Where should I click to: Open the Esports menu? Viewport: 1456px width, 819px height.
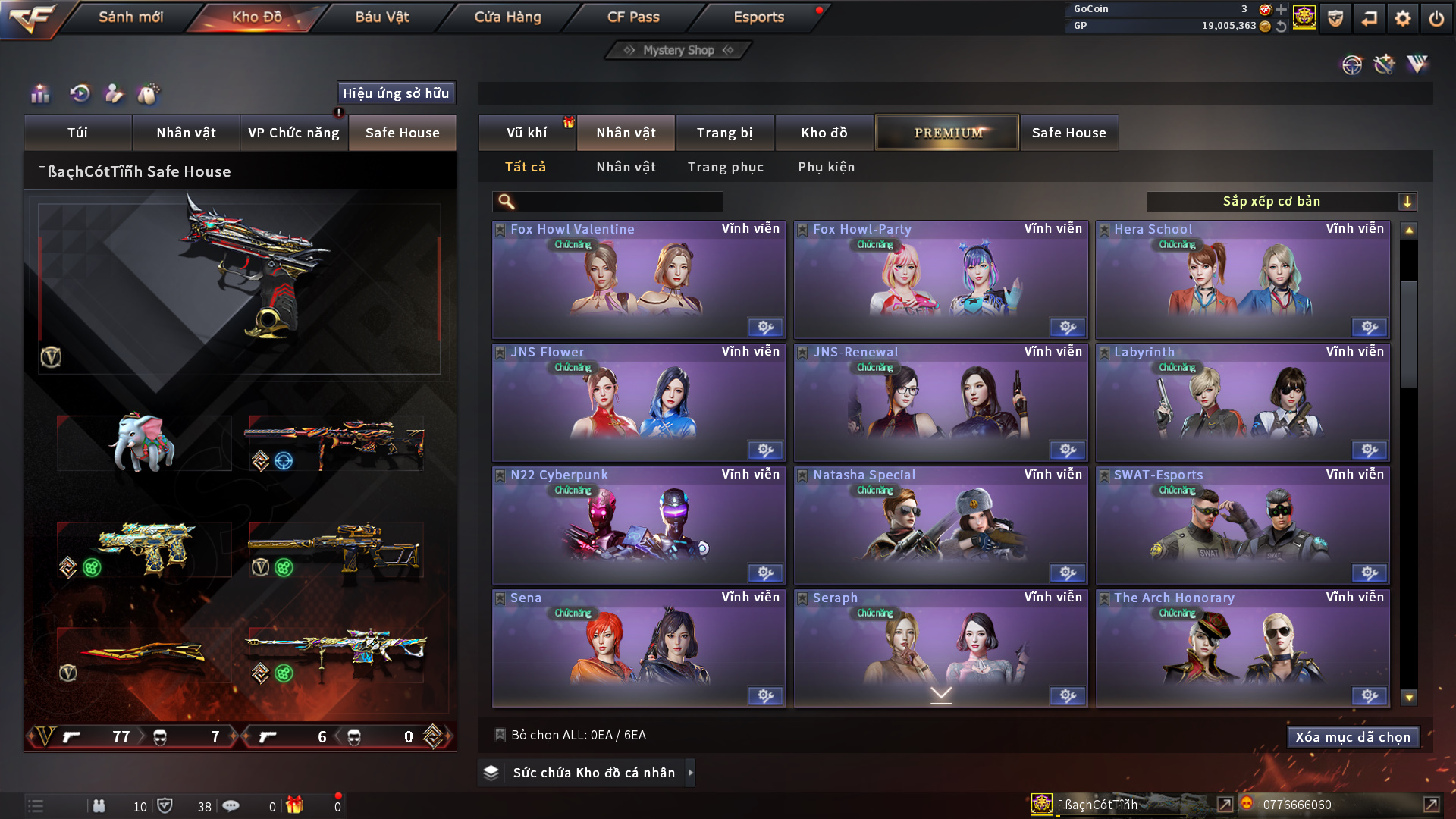[x=758, y=17]
